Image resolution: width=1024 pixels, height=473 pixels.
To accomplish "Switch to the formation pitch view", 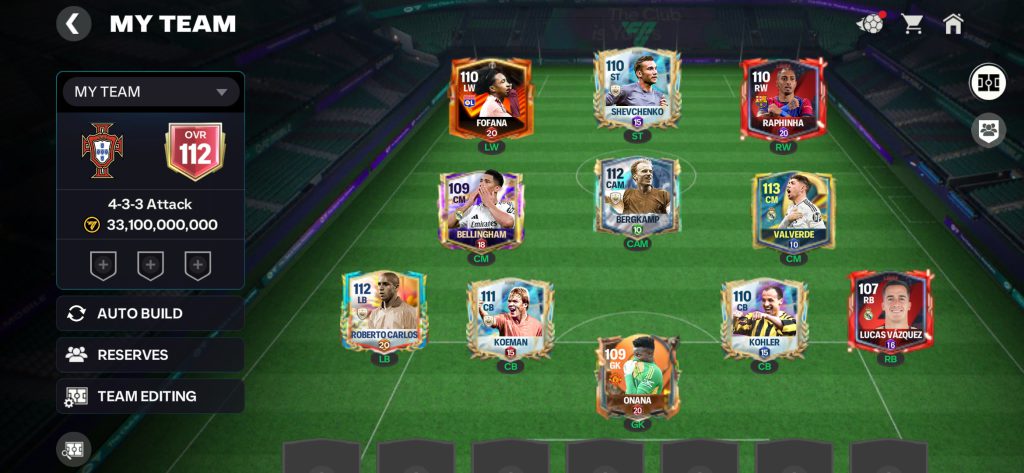I will point(988,82).
